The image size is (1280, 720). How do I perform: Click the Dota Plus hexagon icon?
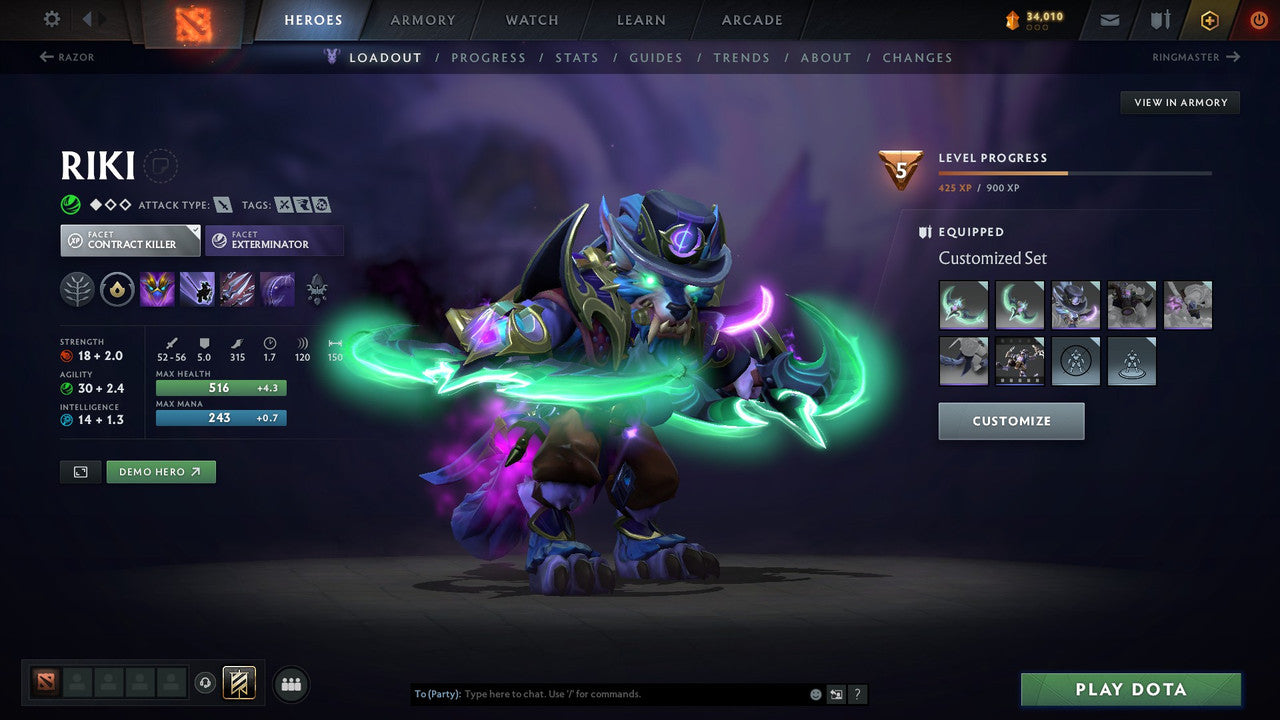click(1209, 19)
